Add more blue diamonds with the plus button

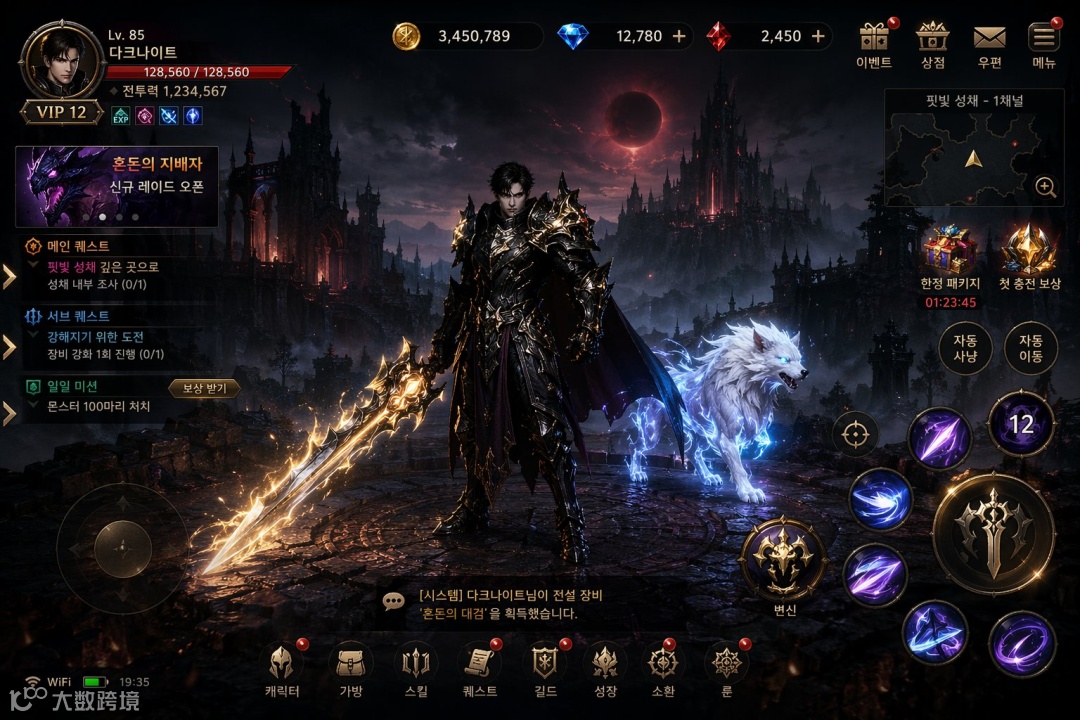click(679, 36)
